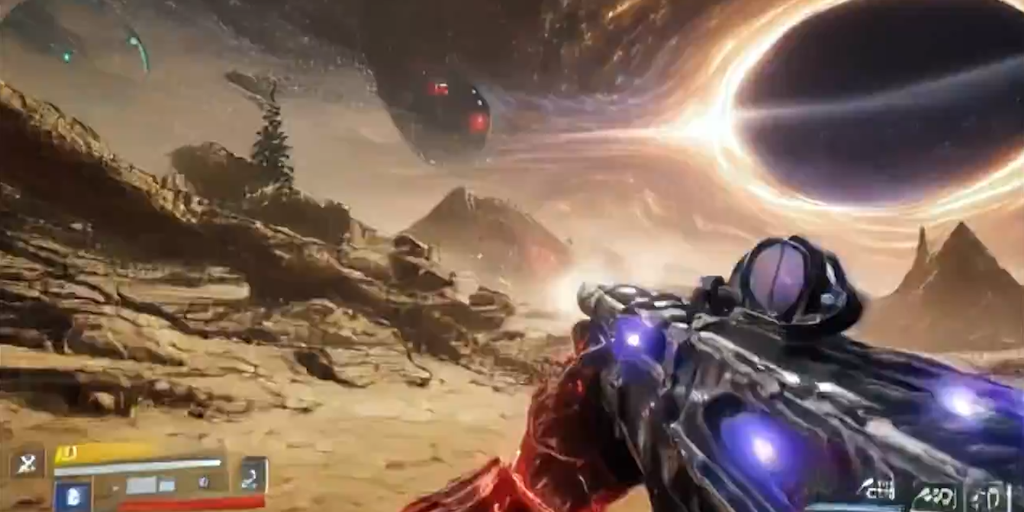Click the crossed-blades icon in the brown box
Screen dimensions: 1024x512
tap(27, 462)
